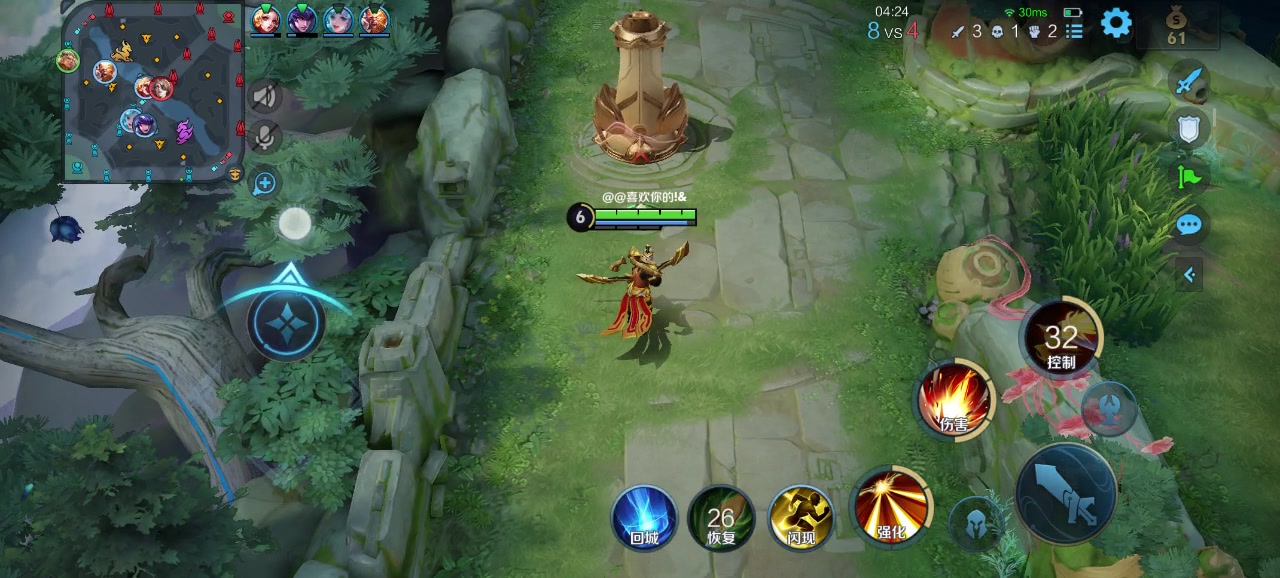This screenshot has height=578, width=1280.
Task: Activate the 回城 recall ability
Action: pyautogui.click(x=644, y=518)
